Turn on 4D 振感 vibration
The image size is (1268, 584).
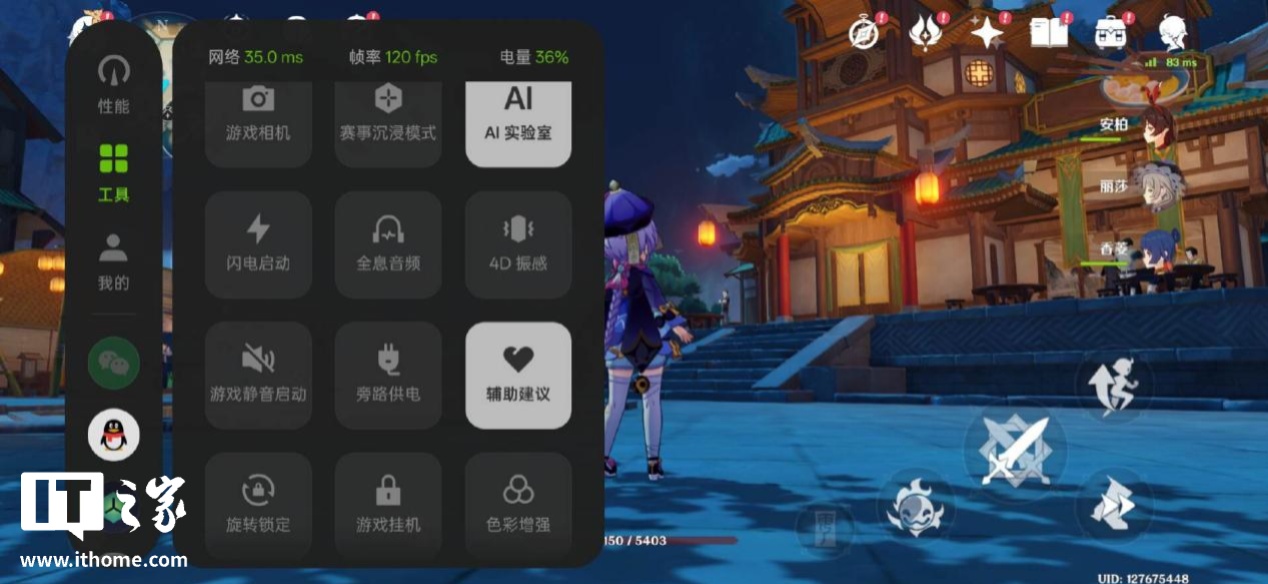click(x=518, y=245)
